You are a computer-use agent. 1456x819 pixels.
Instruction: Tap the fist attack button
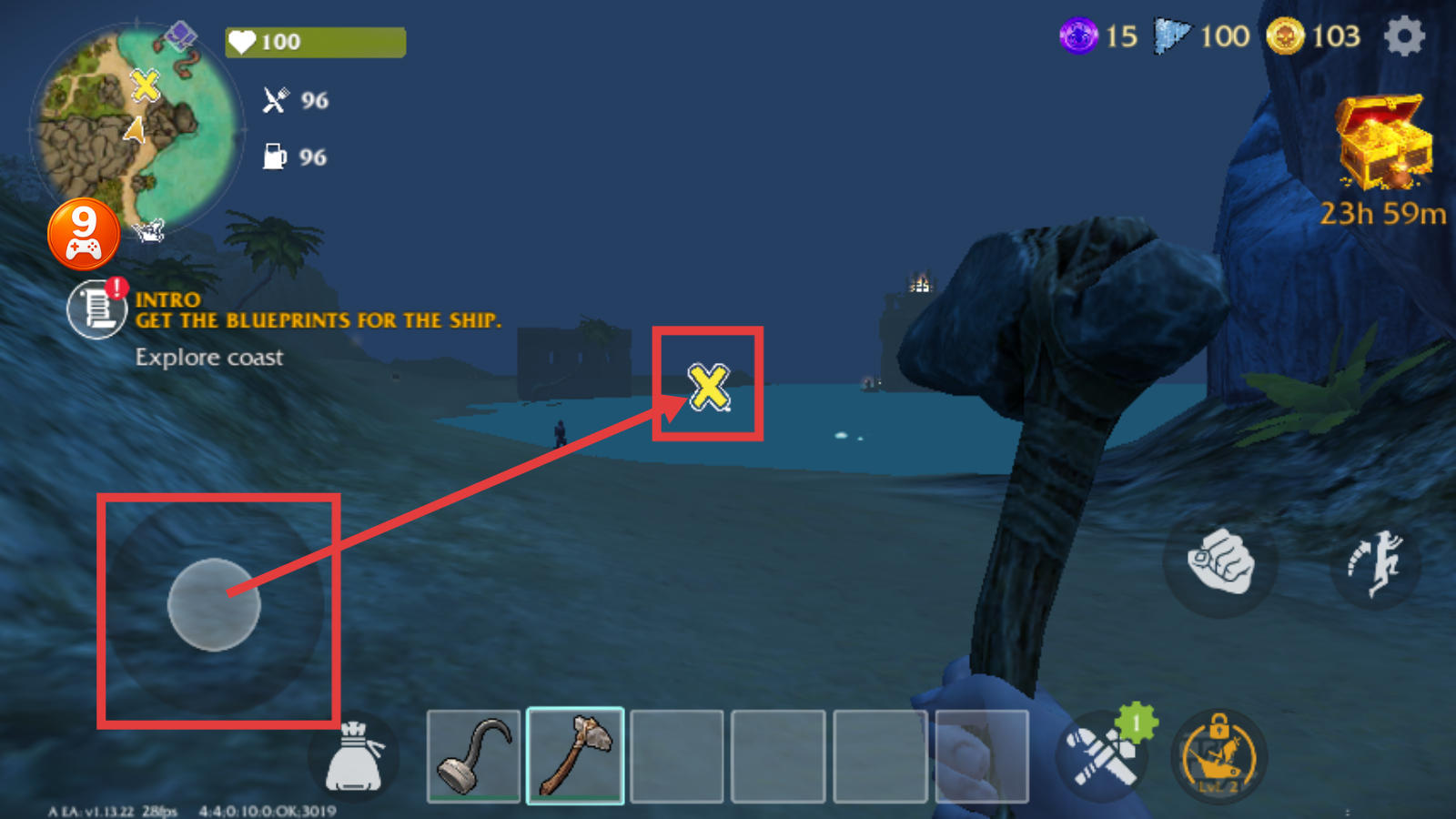point(1220,561)
